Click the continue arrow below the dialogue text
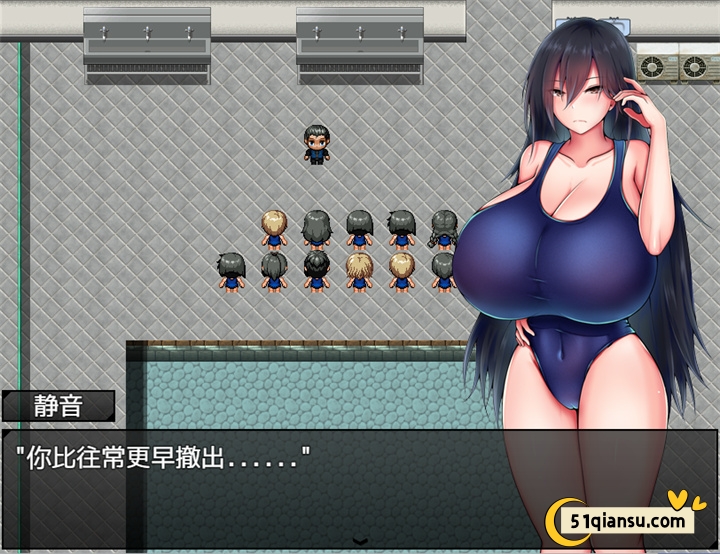This screenshot has width=720, height=554. [360, 541]
